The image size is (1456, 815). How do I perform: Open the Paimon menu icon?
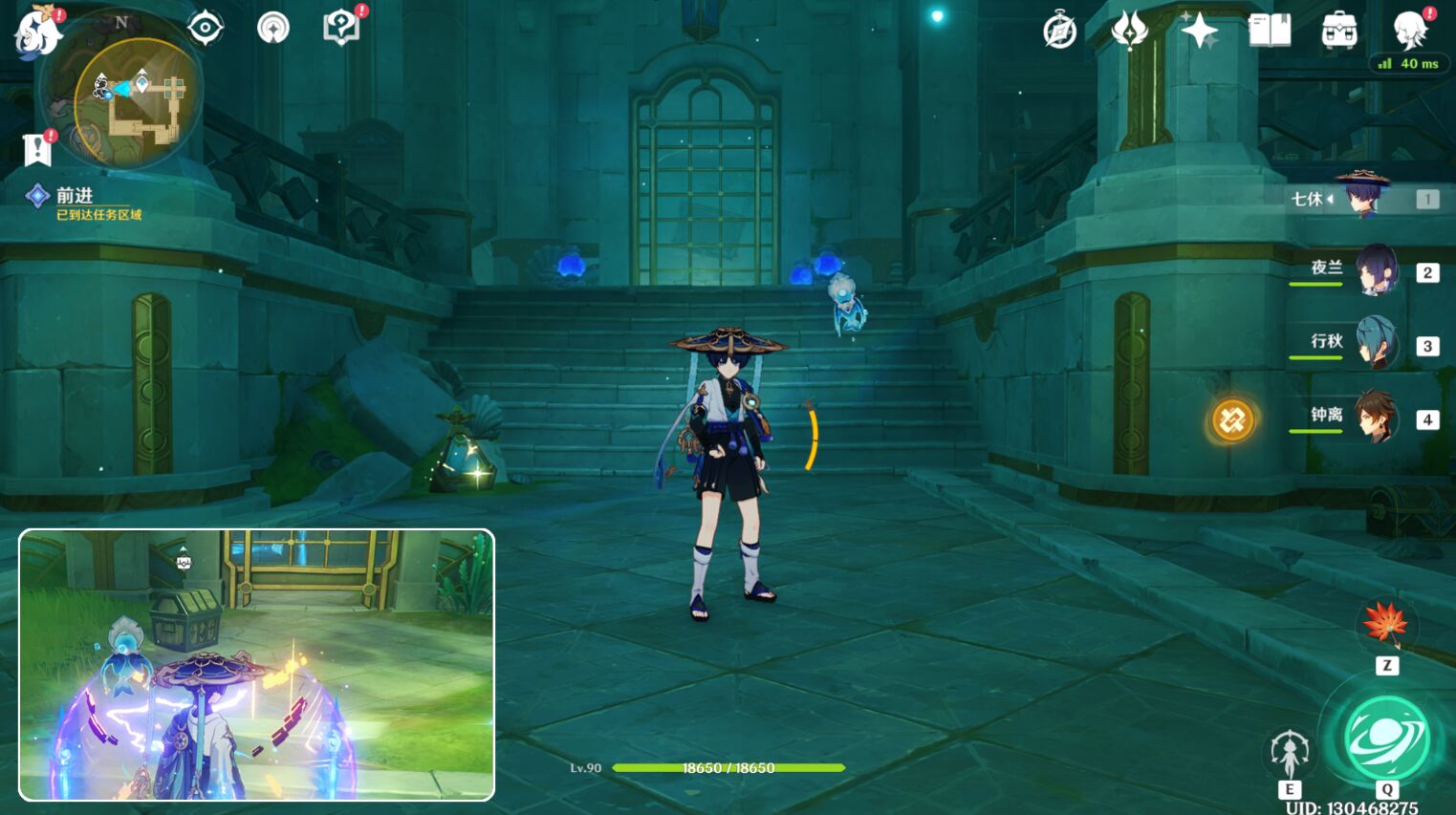(38, 32)
